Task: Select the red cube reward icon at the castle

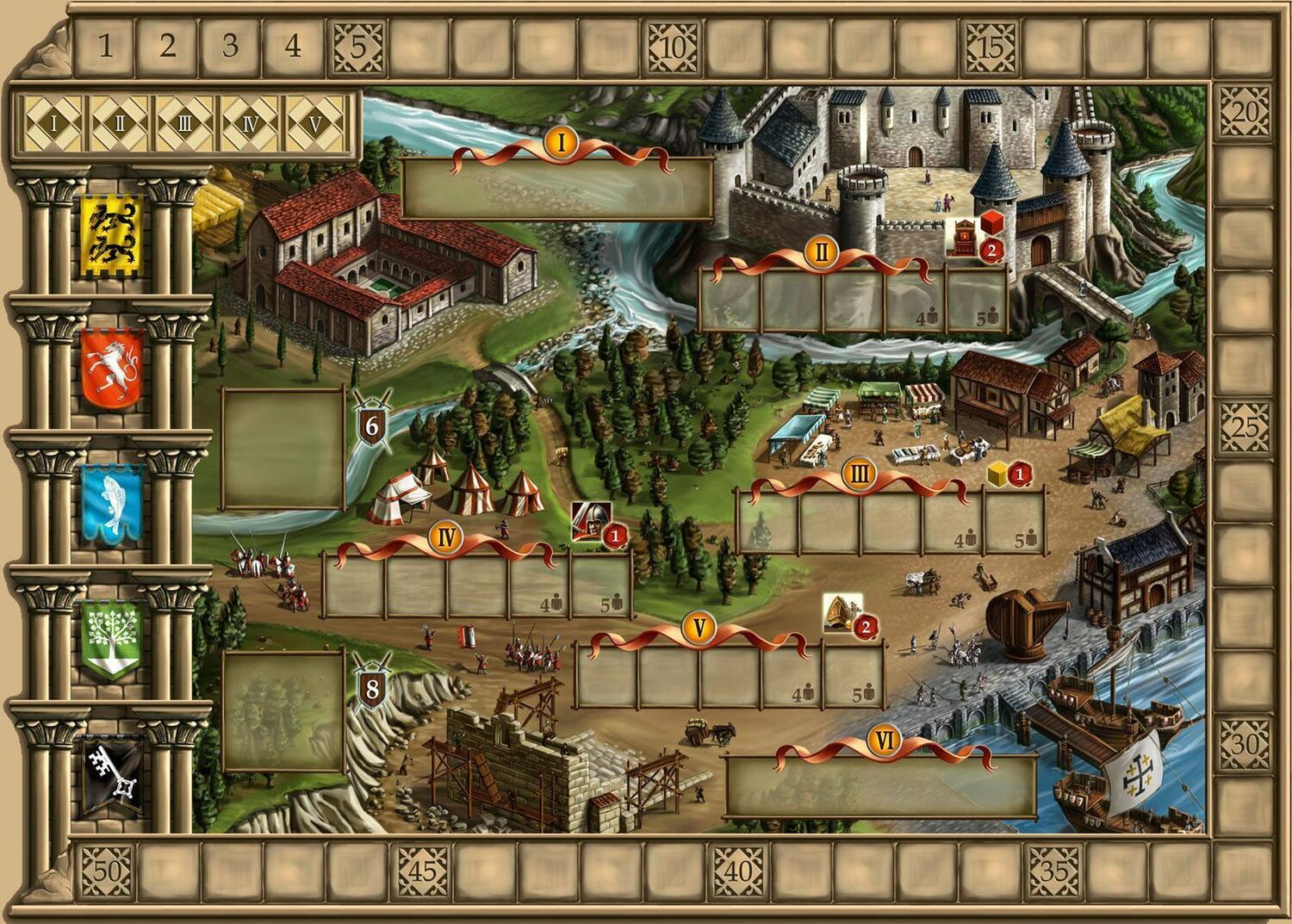Action: [991, 221]
